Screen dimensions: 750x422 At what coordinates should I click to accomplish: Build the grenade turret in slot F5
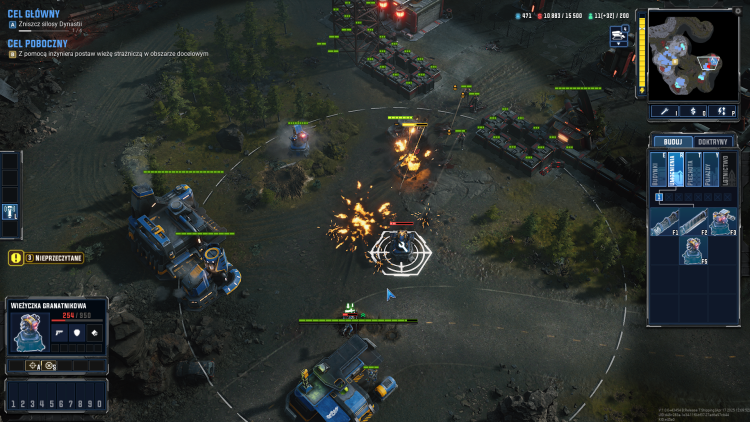[694, 250]
